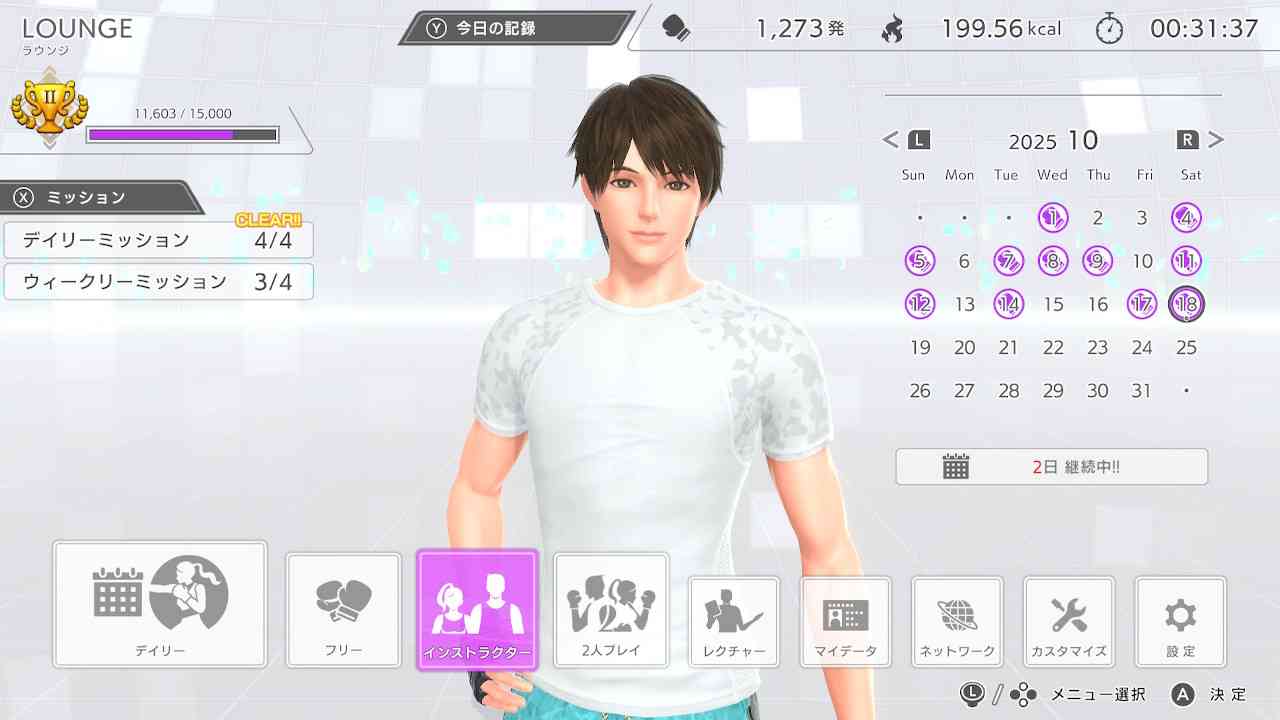Screen dimensions: 1280x720
Task: Open the 2人プレイ two-player mode
Action: point(611,609)
